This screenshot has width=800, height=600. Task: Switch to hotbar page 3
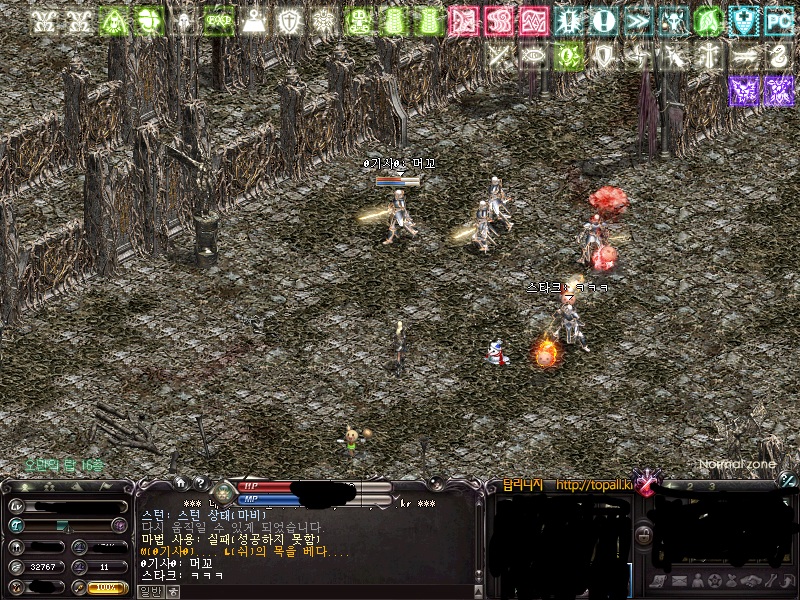[x=712, y=486]
